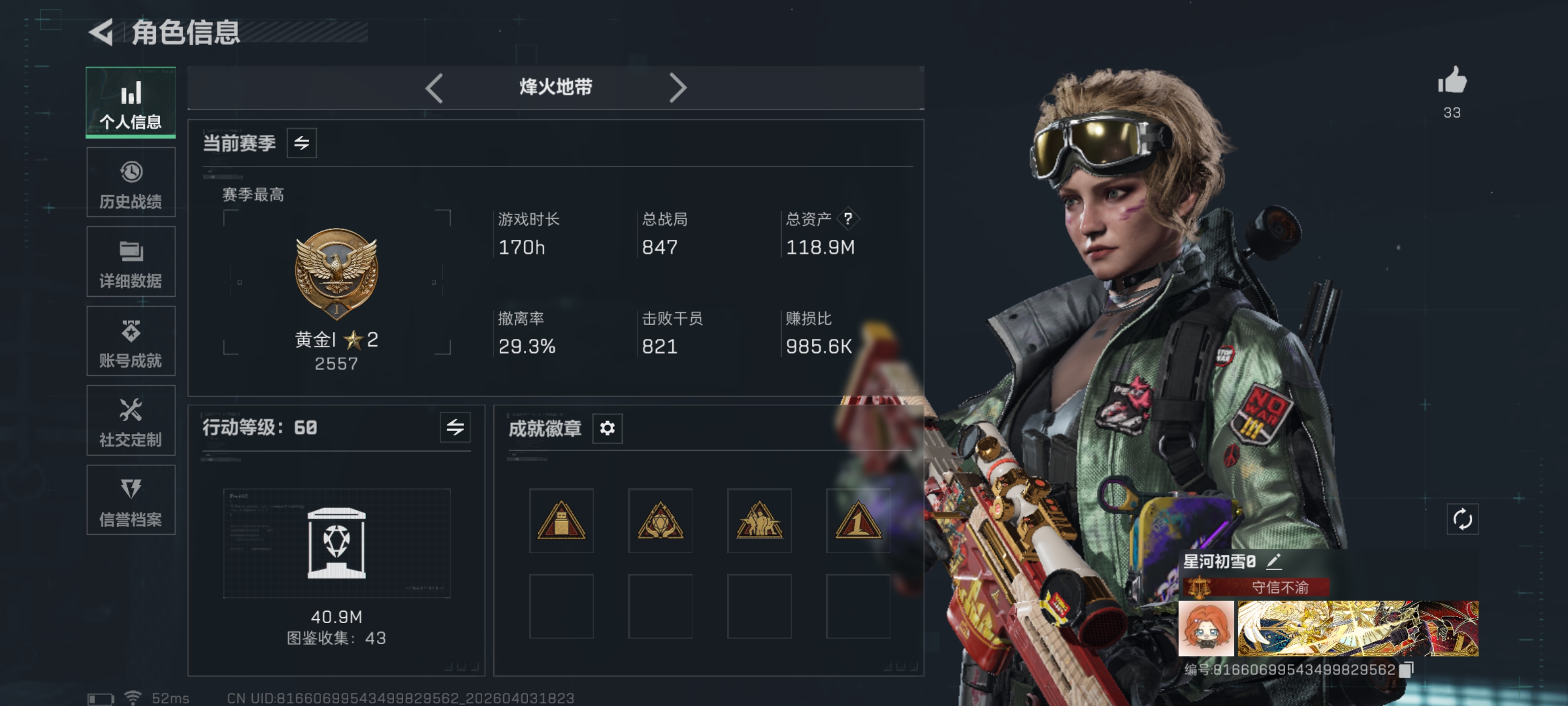
Task: Select the achievement badge with number 1
Action: point(857,521)
